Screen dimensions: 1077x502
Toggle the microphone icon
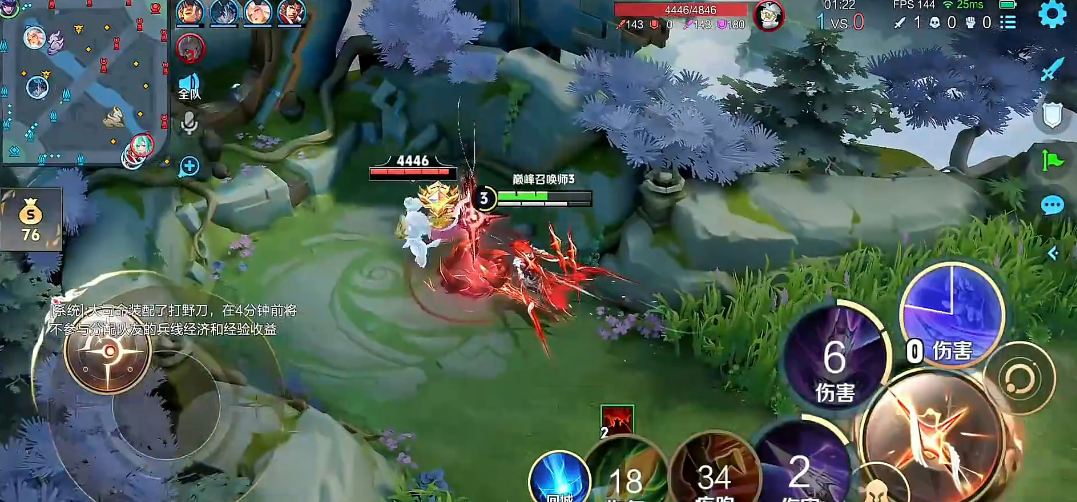coord(189,124)
